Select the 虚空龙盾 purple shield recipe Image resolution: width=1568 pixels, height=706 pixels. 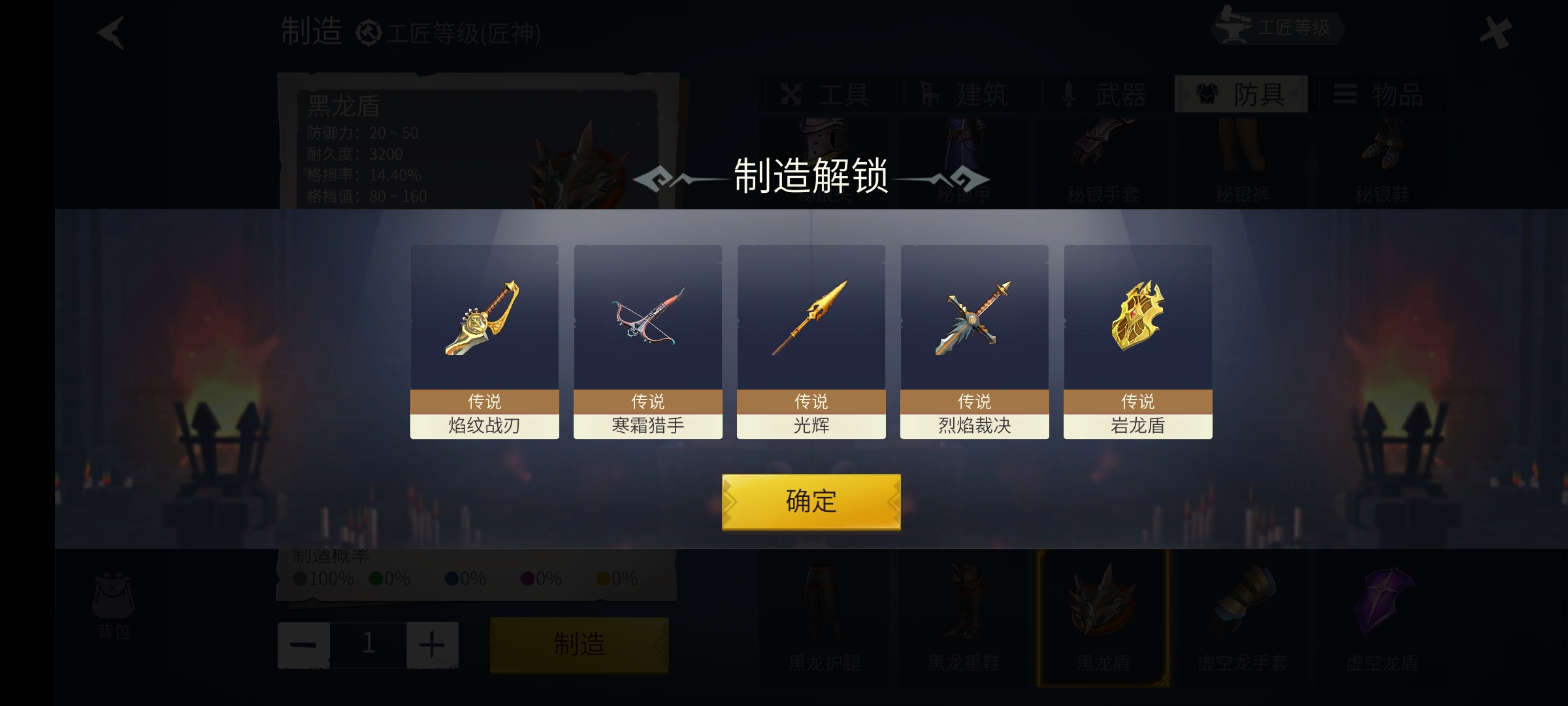(x=1382, y=618)
